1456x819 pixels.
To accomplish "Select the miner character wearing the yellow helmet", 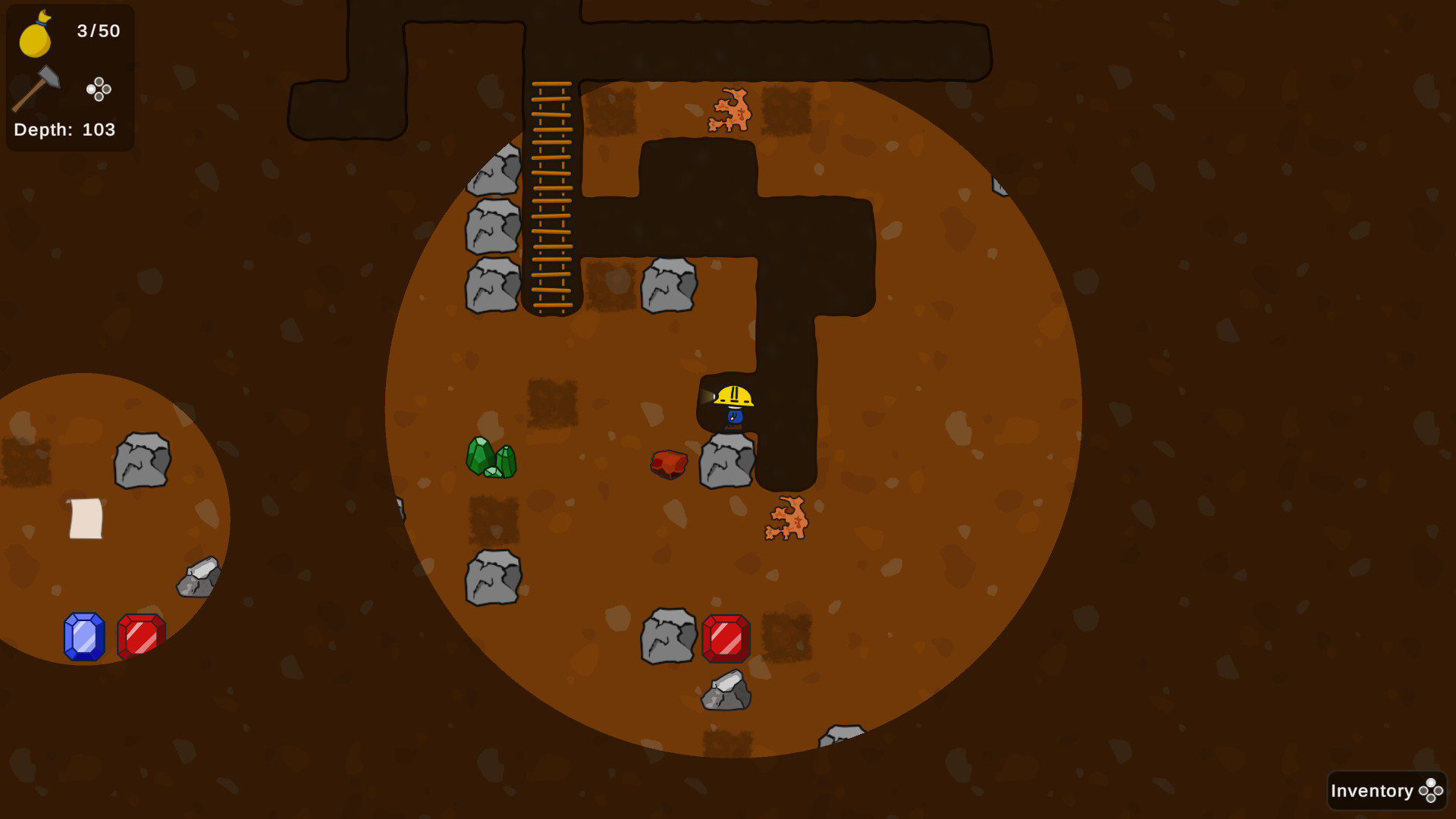I will (733, 404).
